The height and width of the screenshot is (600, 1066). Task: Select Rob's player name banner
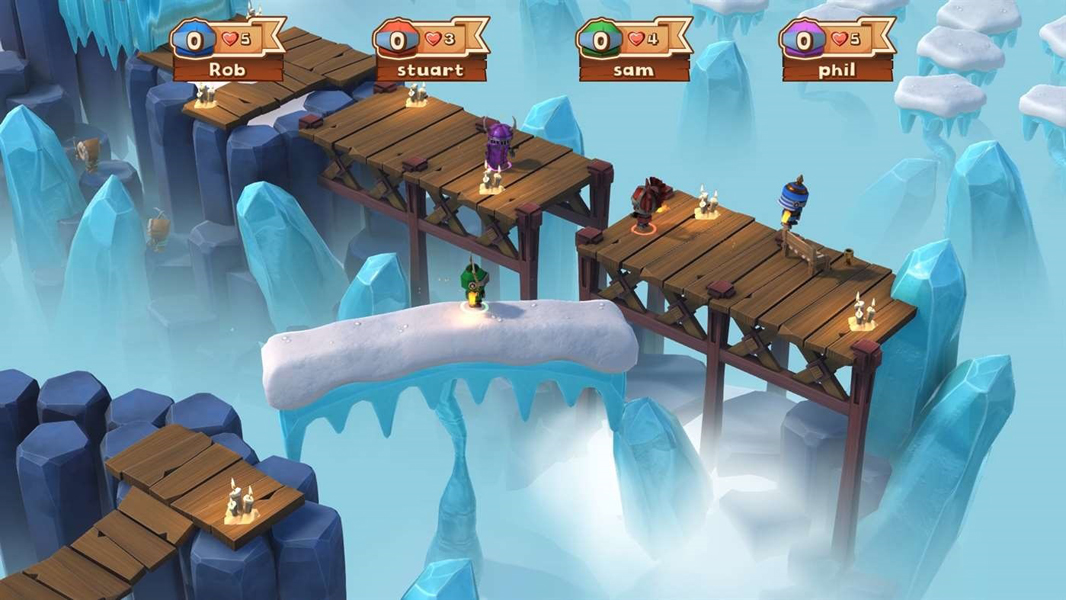[x=227, y=70]
